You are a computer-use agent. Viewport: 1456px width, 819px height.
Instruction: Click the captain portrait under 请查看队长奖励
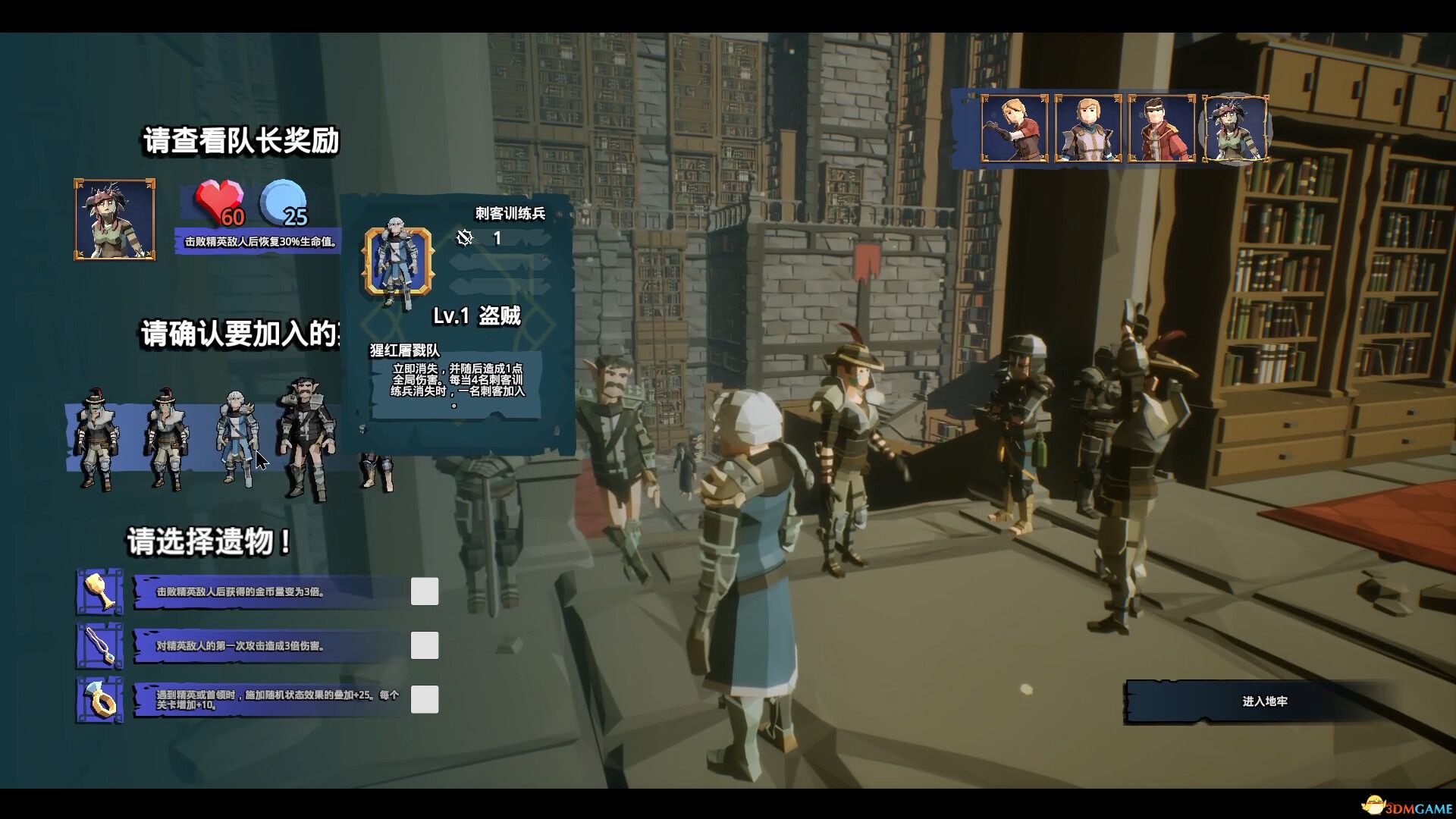(114, 220)
